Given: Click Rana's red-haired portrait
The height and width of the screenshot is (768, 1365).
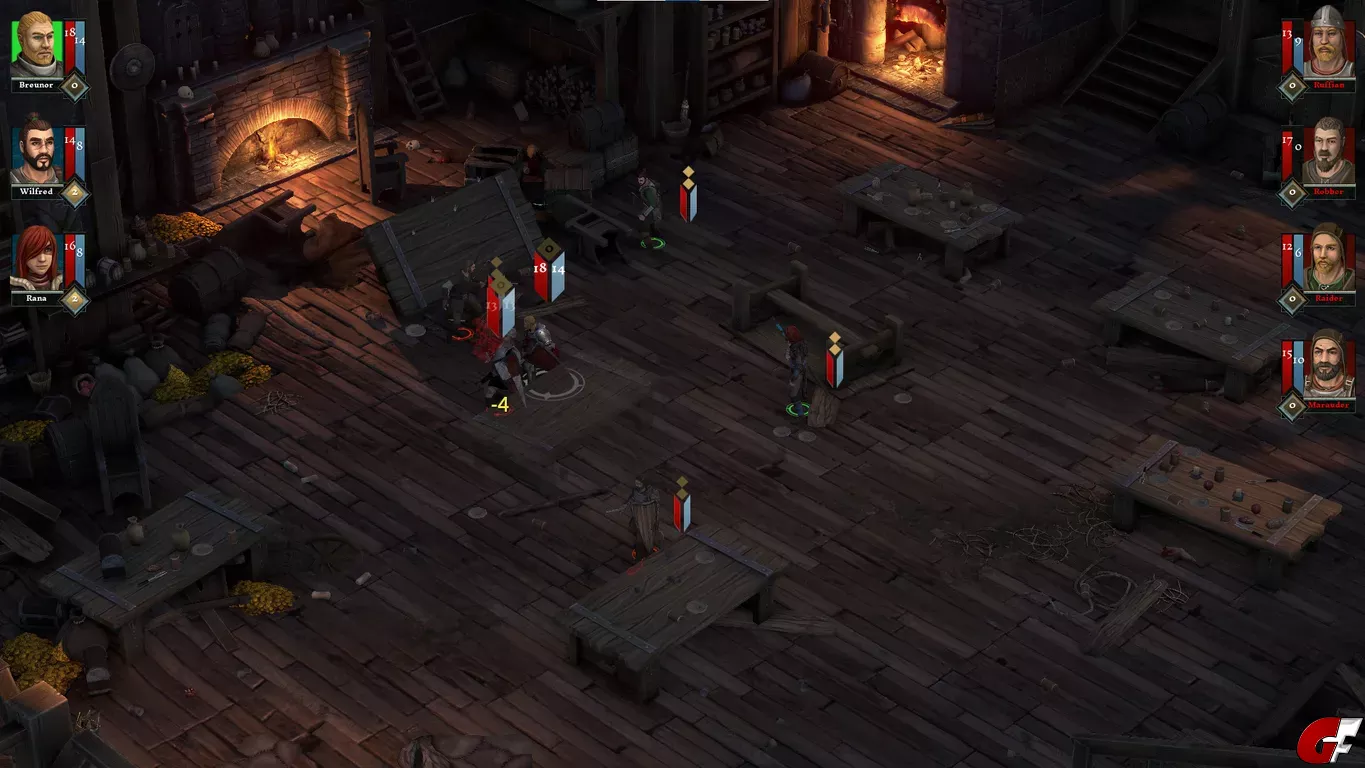Looking at the screenshot, I should (37, 258).
